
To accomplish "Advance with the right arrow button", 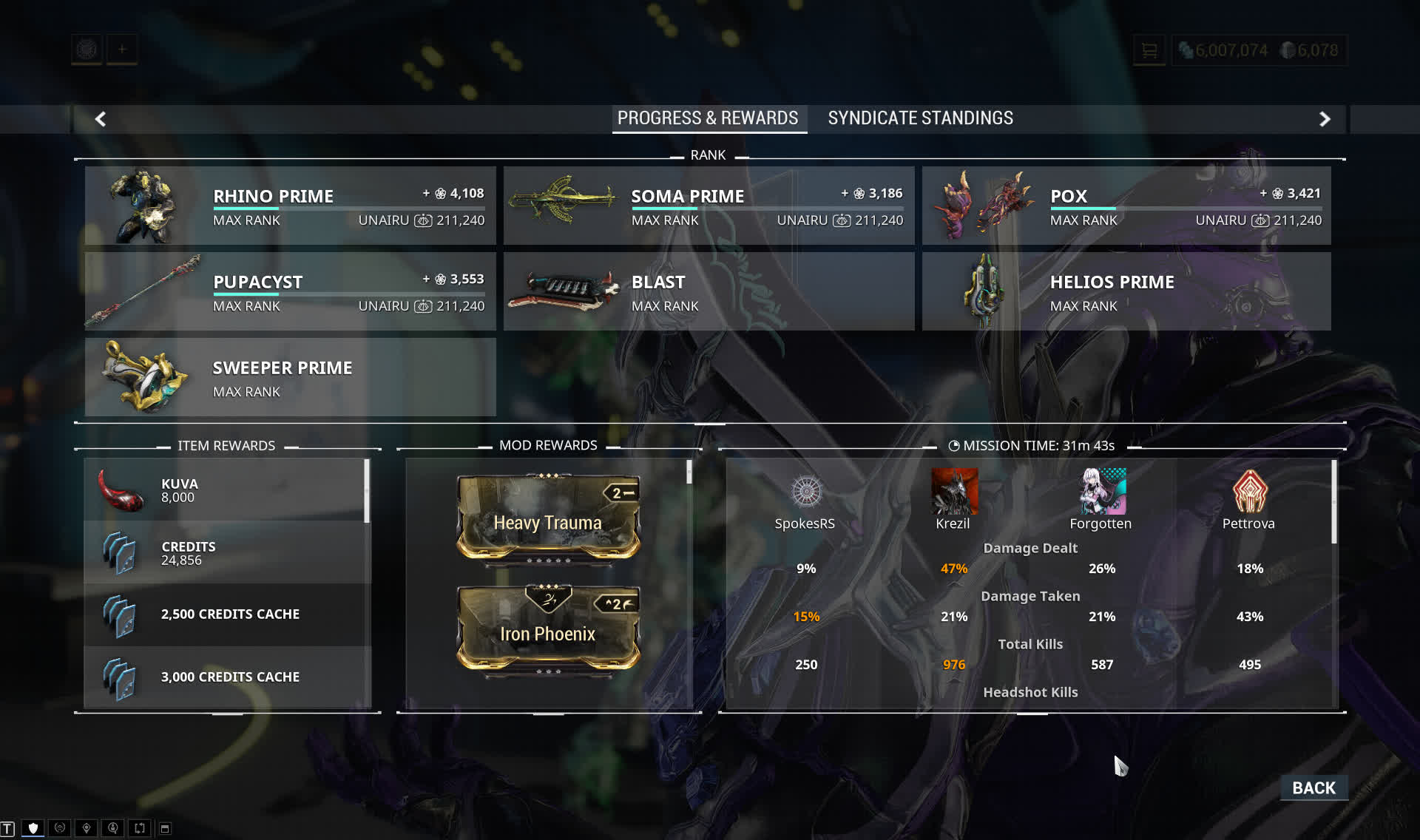I will (x=1325, y=119).
